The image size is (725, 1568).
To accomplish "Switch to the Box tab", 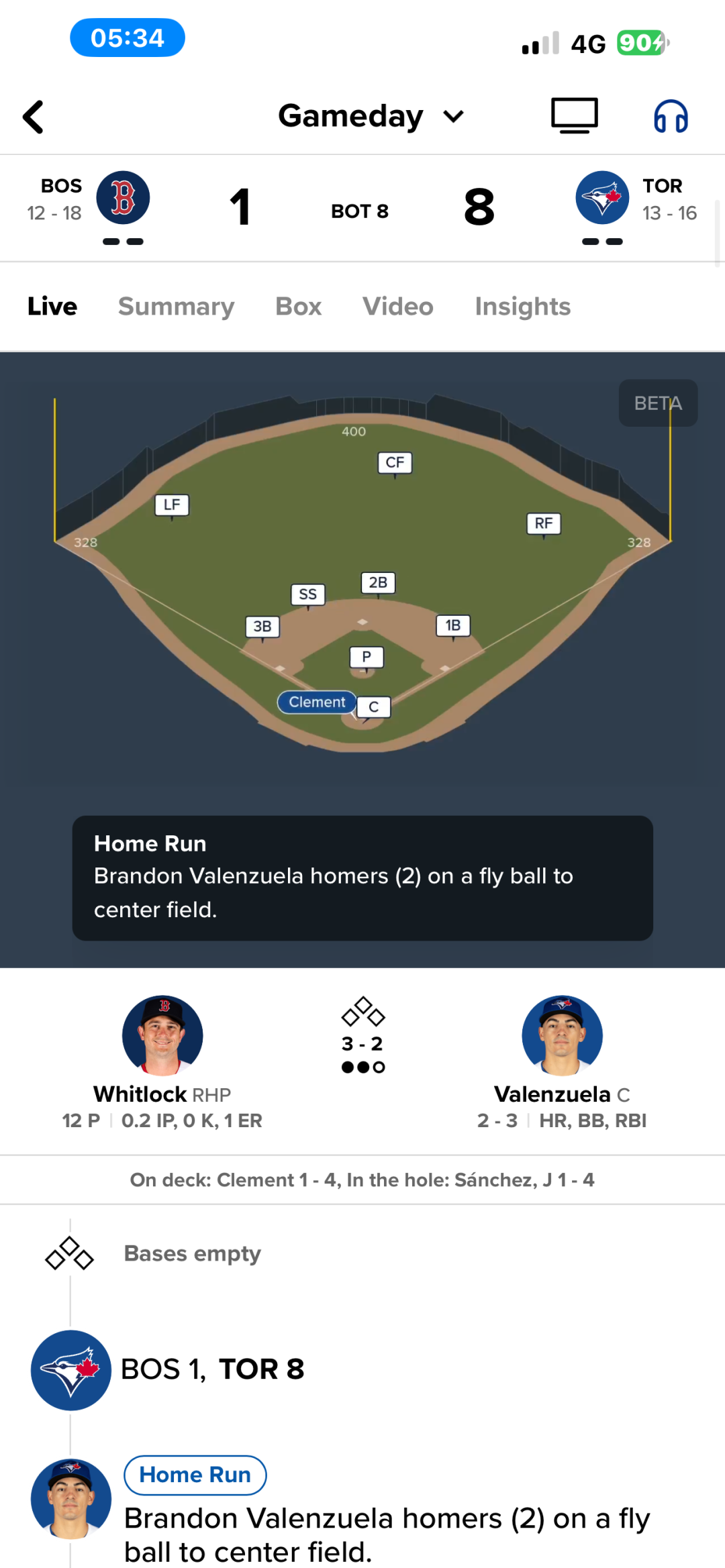I will tap(298, 307).
